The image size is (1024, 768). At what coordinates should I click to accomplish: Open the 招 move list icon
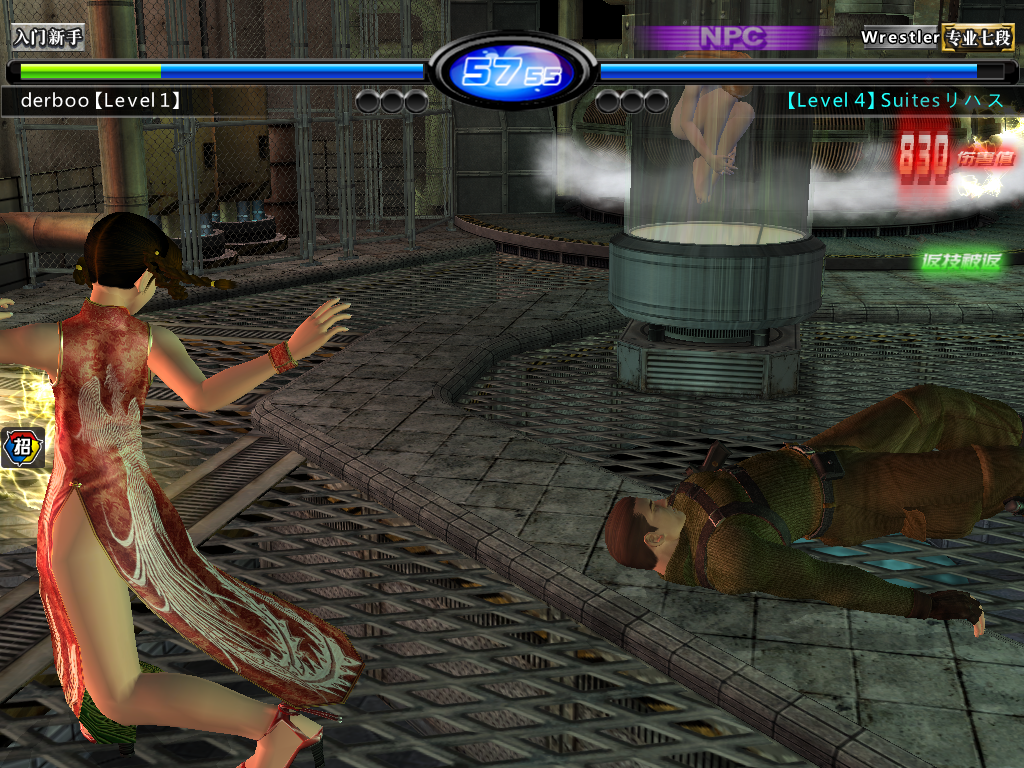20,447
